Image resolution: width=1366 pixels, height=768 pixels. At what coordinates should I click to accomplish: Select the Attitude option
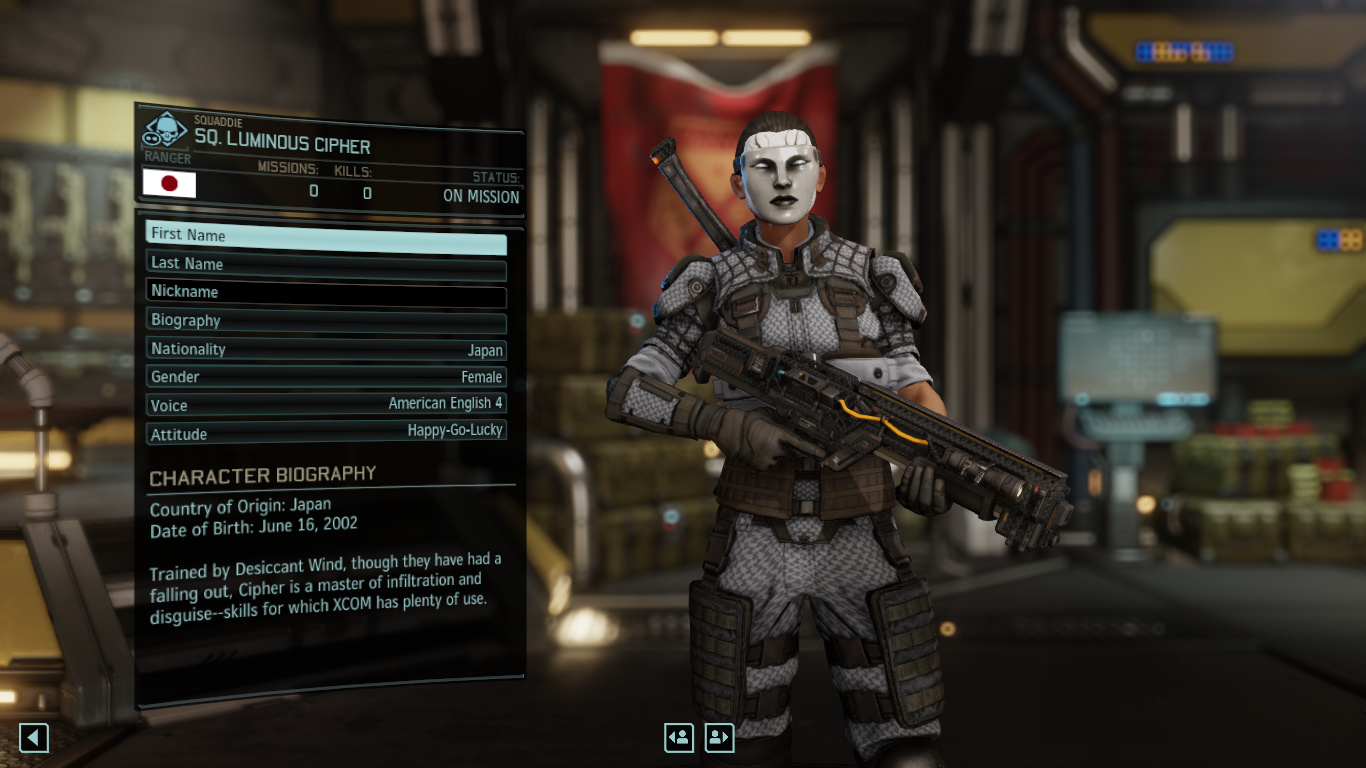(326, 434)
